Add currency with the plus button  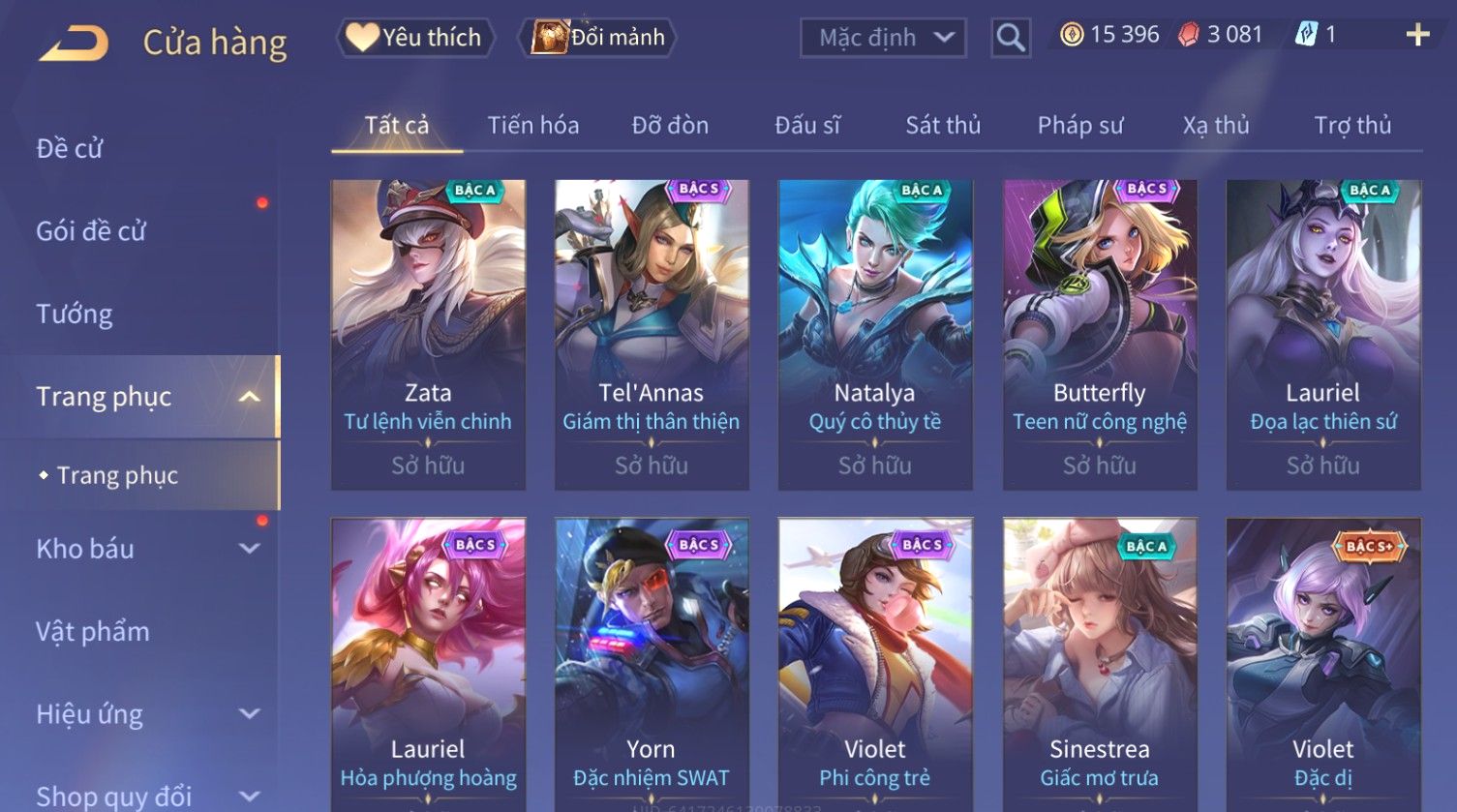pos(1417,35)
